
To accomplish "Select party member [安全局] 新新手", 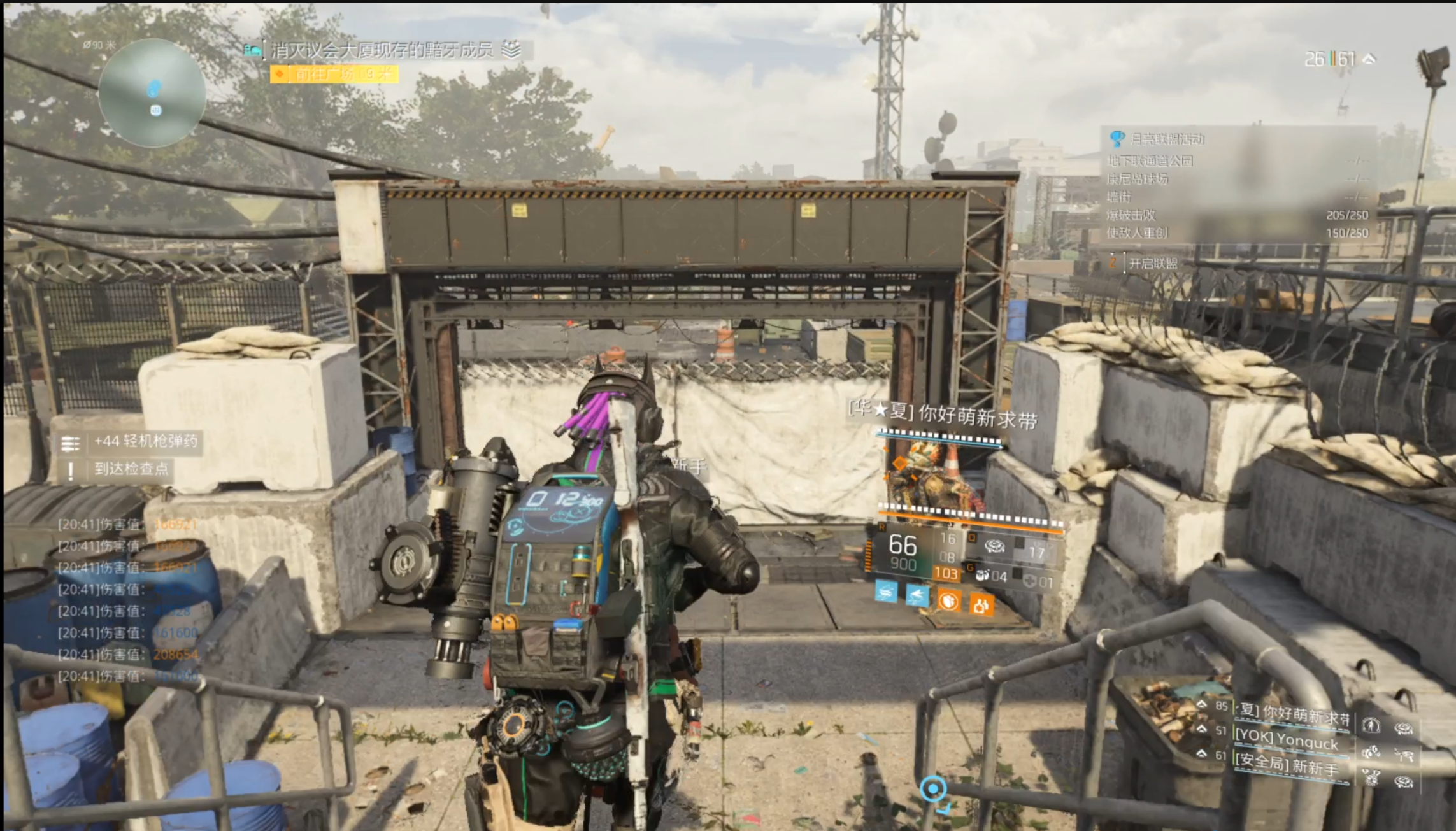I will [1287, 764].
